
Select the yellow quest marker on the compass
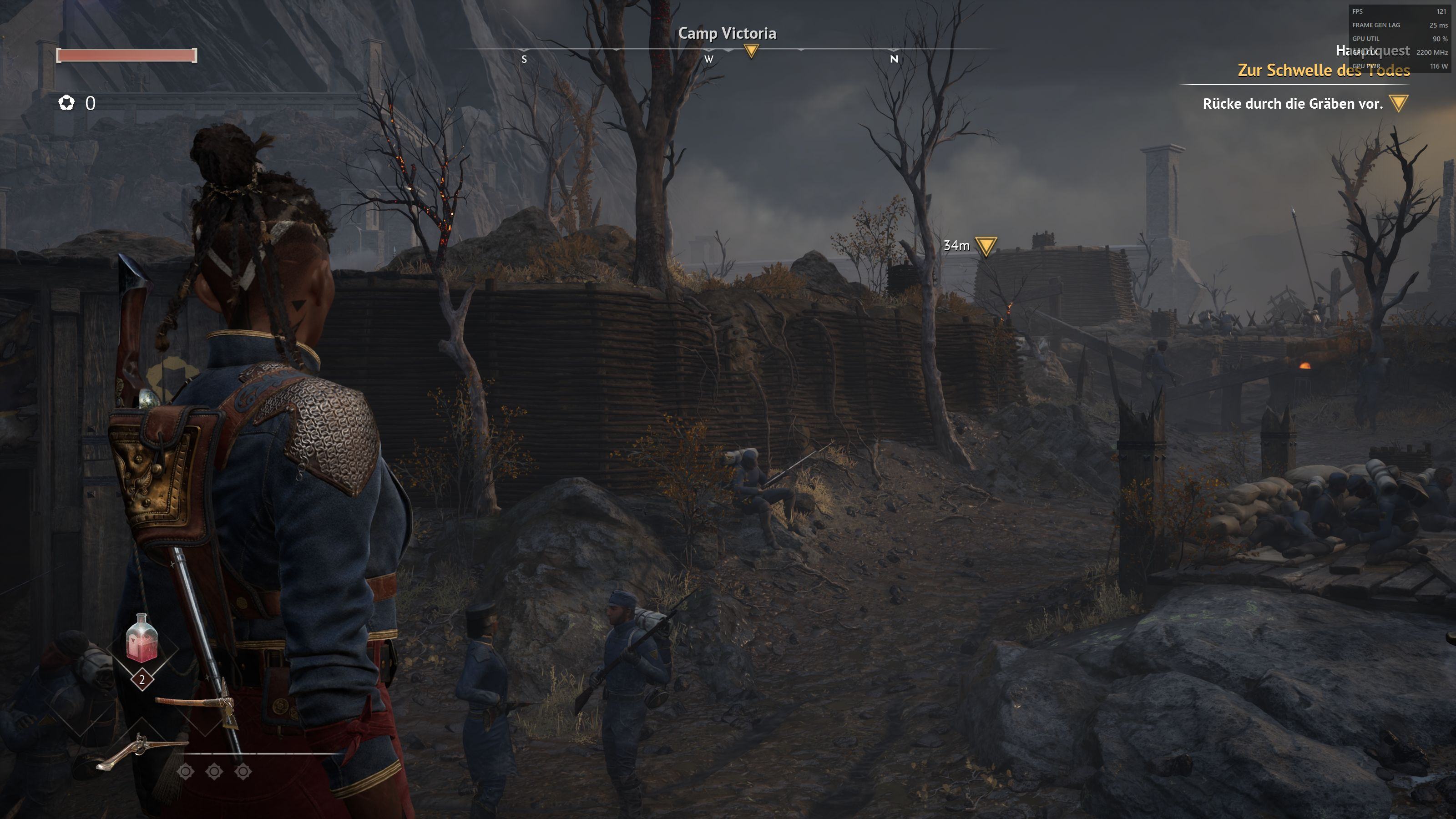tap(751, 51)
